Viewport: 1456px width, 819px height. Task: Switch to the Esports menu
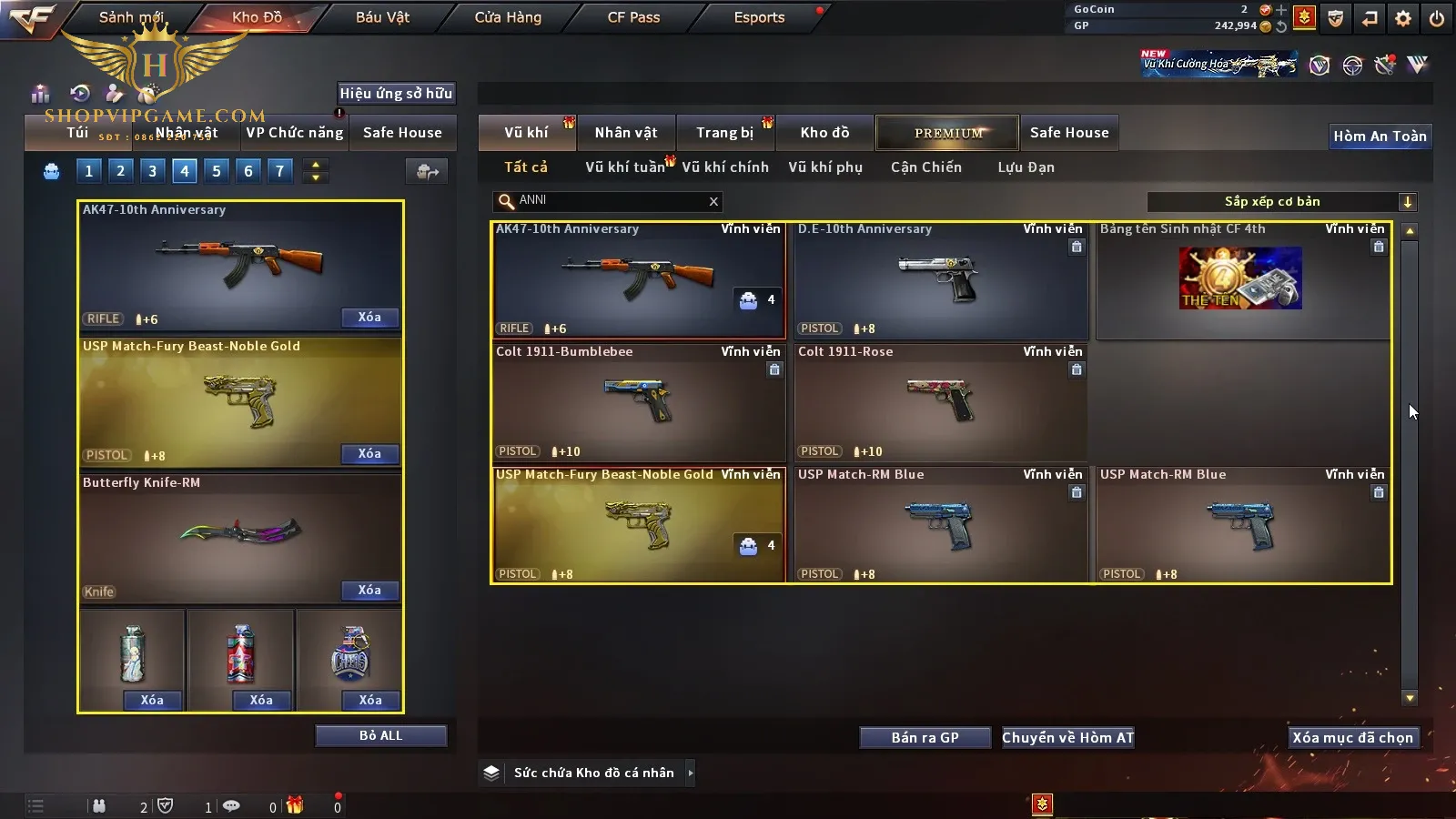click(759, 17)
